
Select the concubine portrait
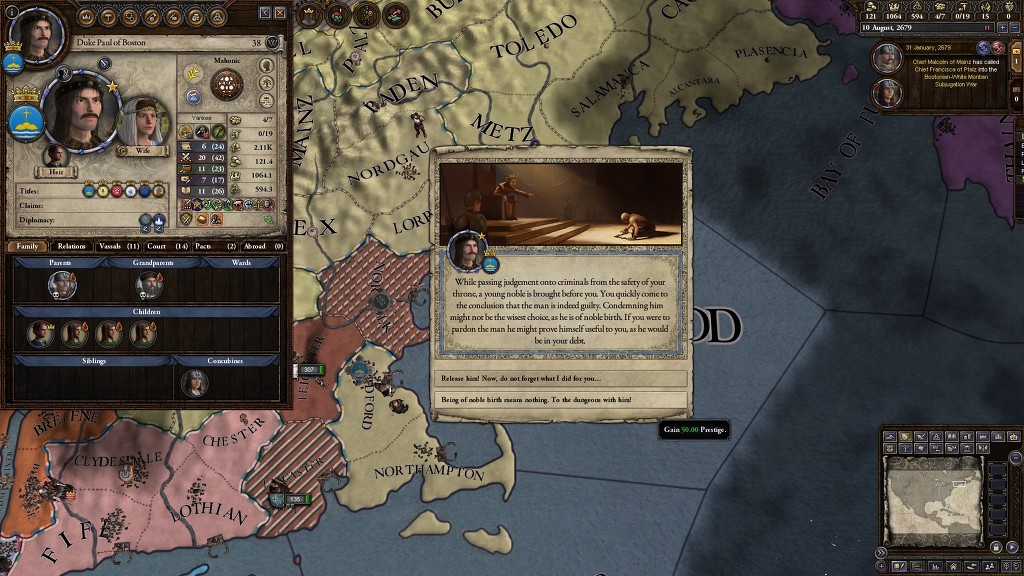(x=194, y=383)
